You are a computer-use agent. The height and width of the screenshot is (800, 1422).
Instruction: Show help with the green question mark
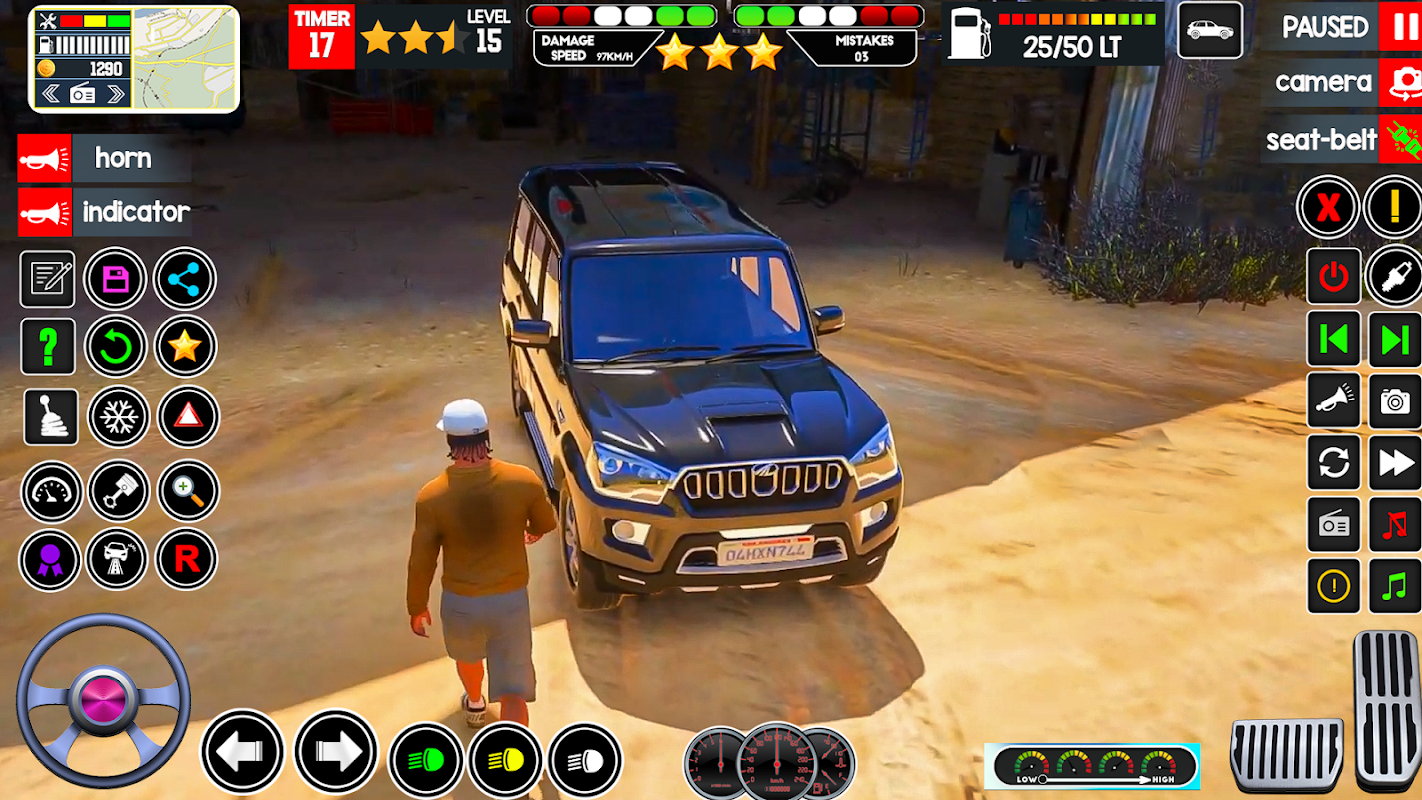(48, 347)
